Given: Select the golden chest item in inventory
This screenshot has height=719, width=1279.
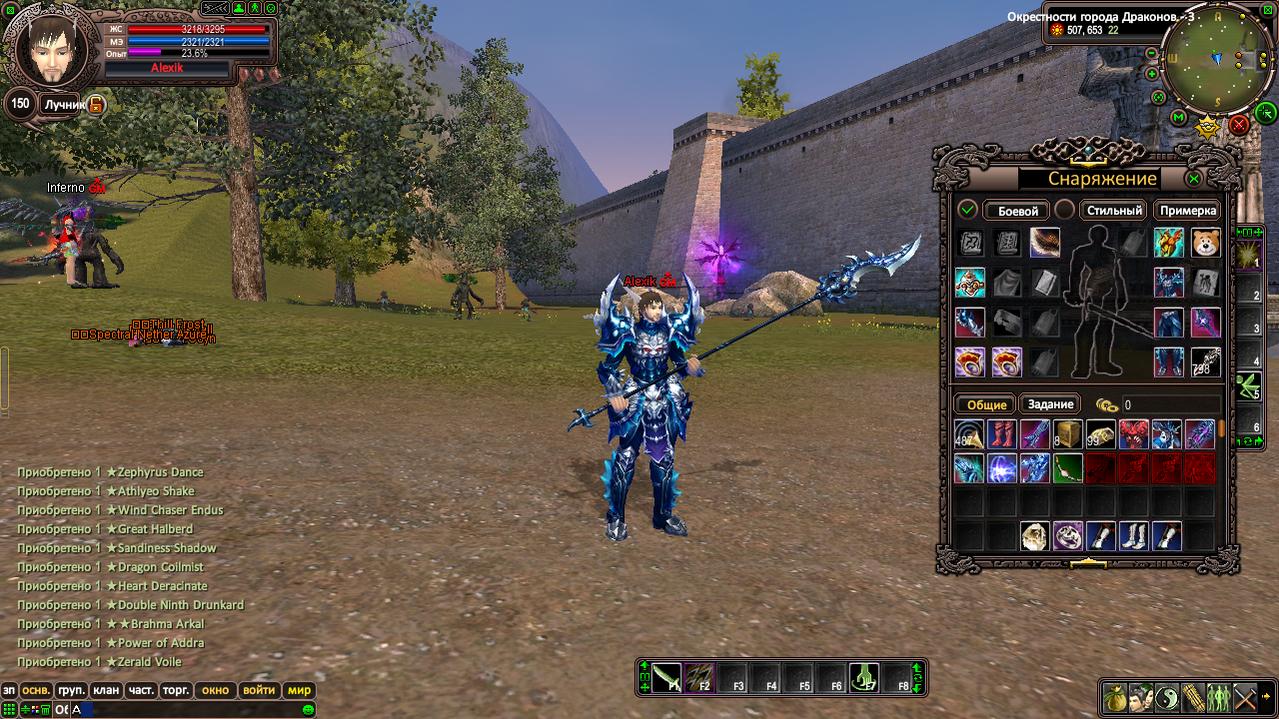Looking at the screenshot, I should pyautogui.click(x=1068, y=434).
